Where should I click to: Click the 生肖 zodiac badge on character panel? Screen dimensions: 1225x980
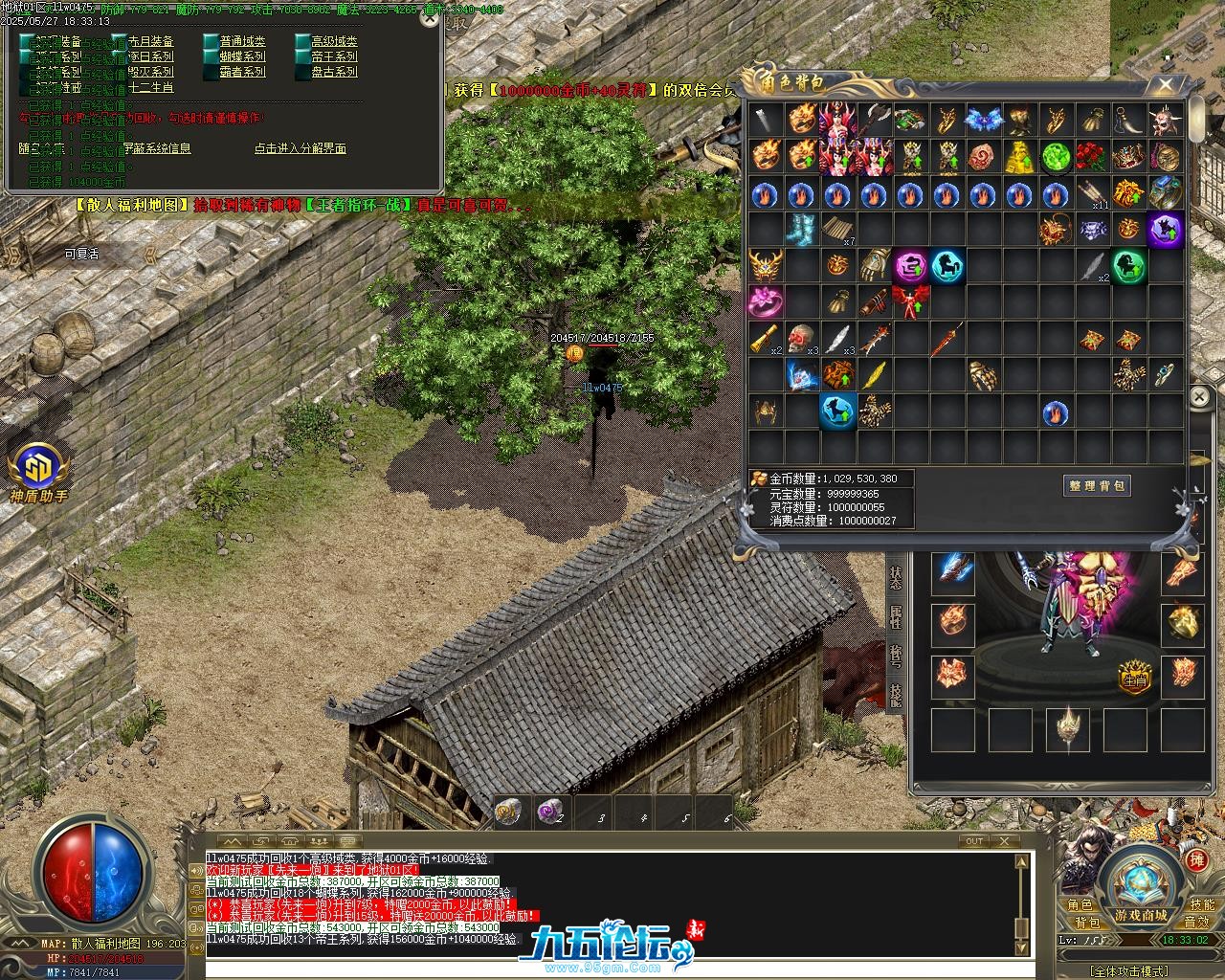(1134, 677)
